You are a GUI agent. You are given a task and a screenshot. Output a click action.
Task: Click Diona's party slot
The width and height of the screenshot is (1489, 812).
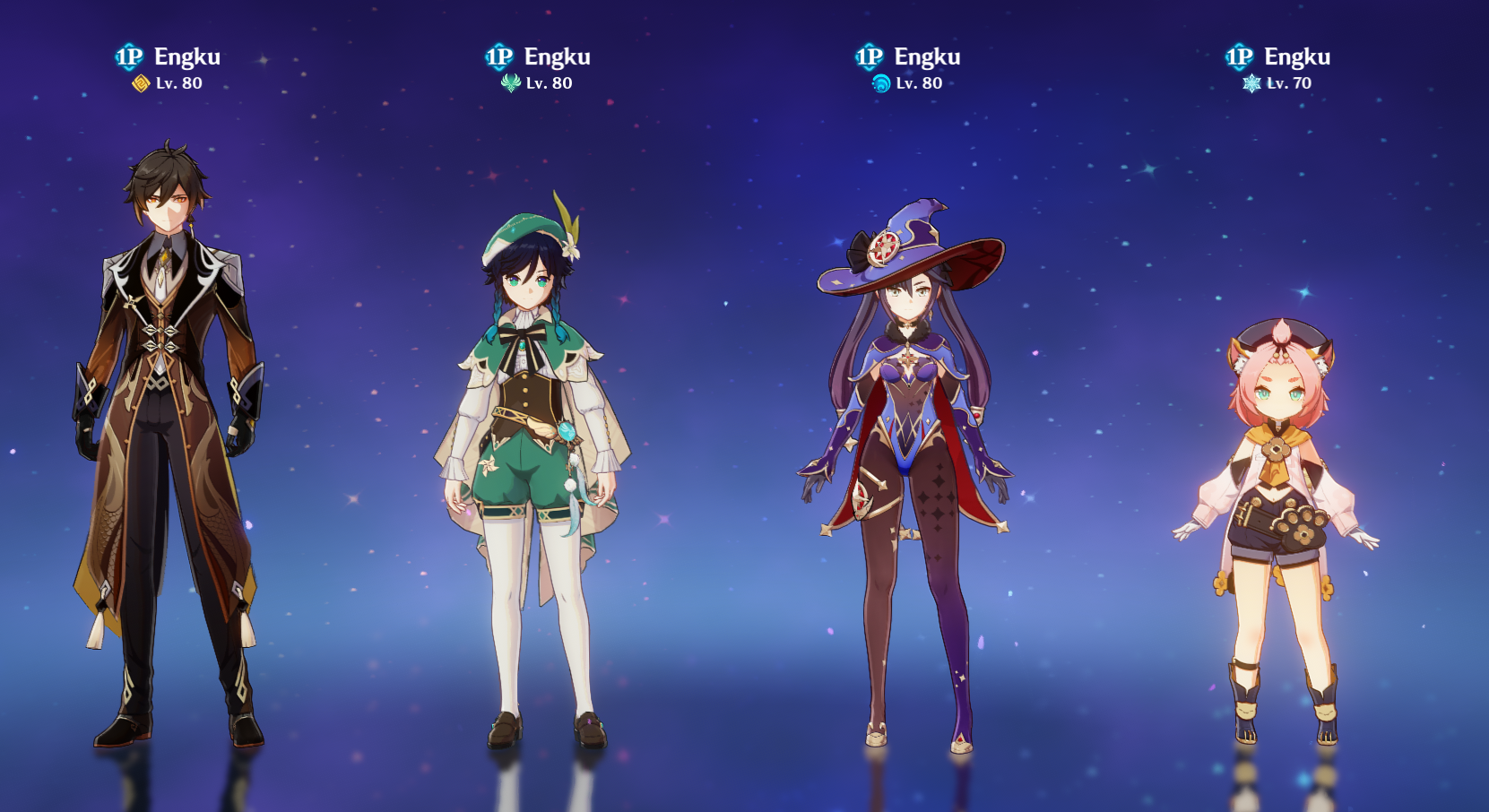[x=1277, y=511]
